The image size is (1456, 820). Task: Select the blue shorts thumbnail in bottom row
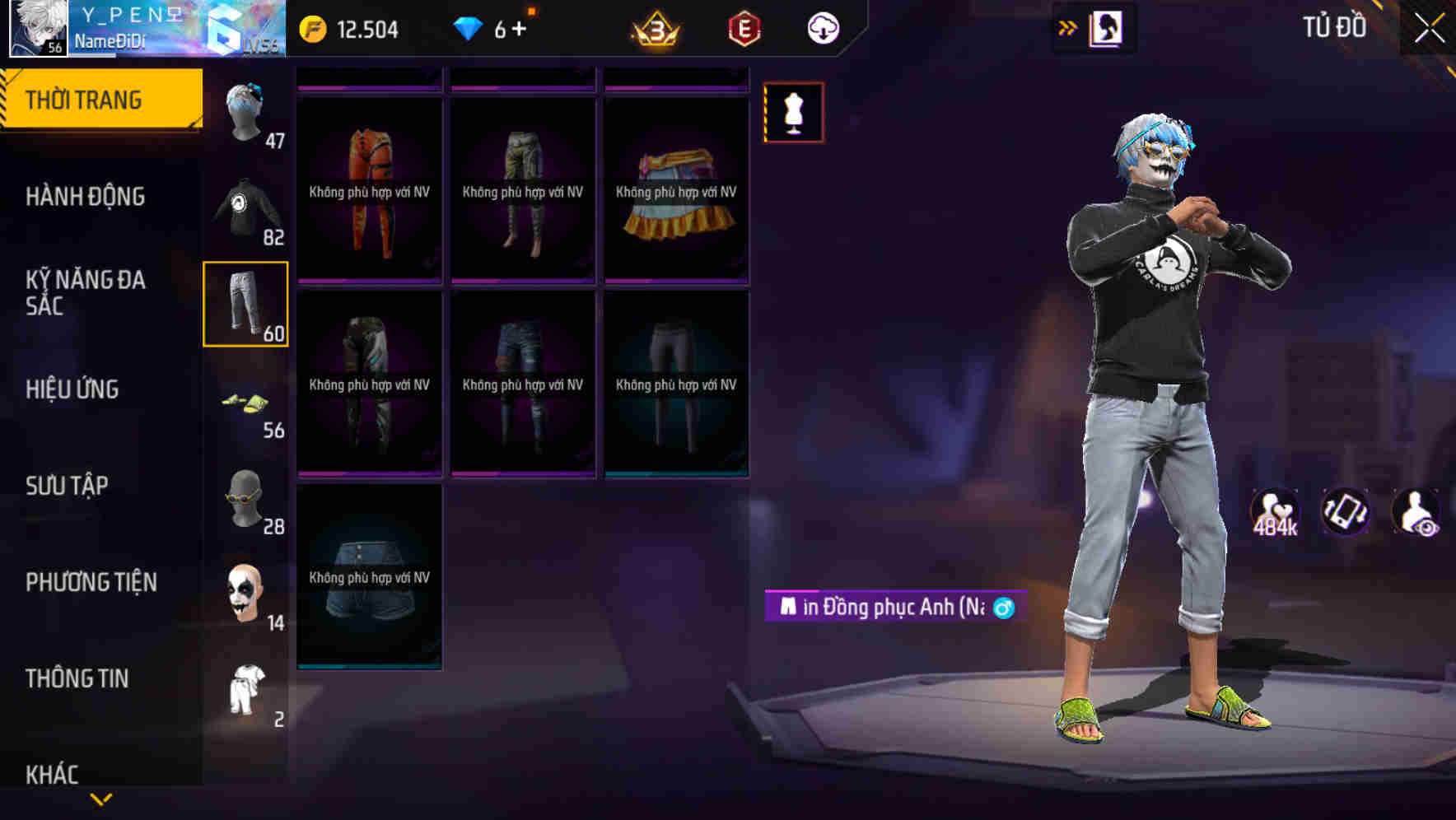(369, 576)
